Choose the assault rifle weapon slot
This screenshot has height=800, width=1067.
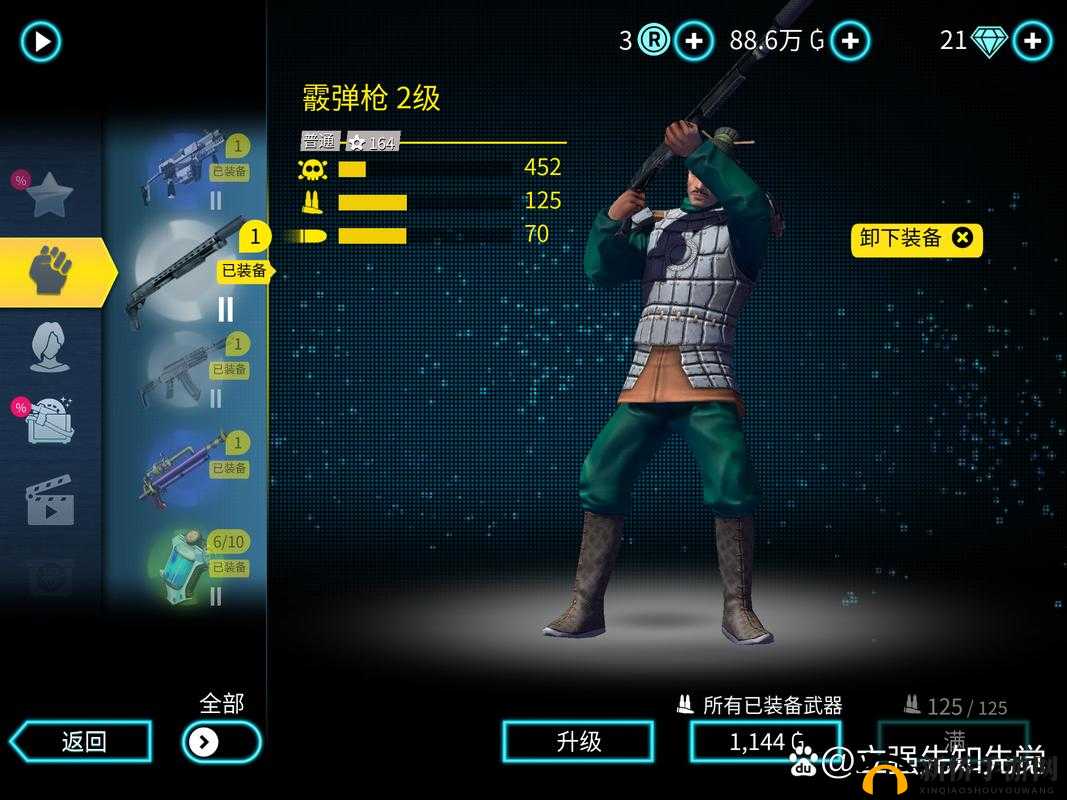185,369
